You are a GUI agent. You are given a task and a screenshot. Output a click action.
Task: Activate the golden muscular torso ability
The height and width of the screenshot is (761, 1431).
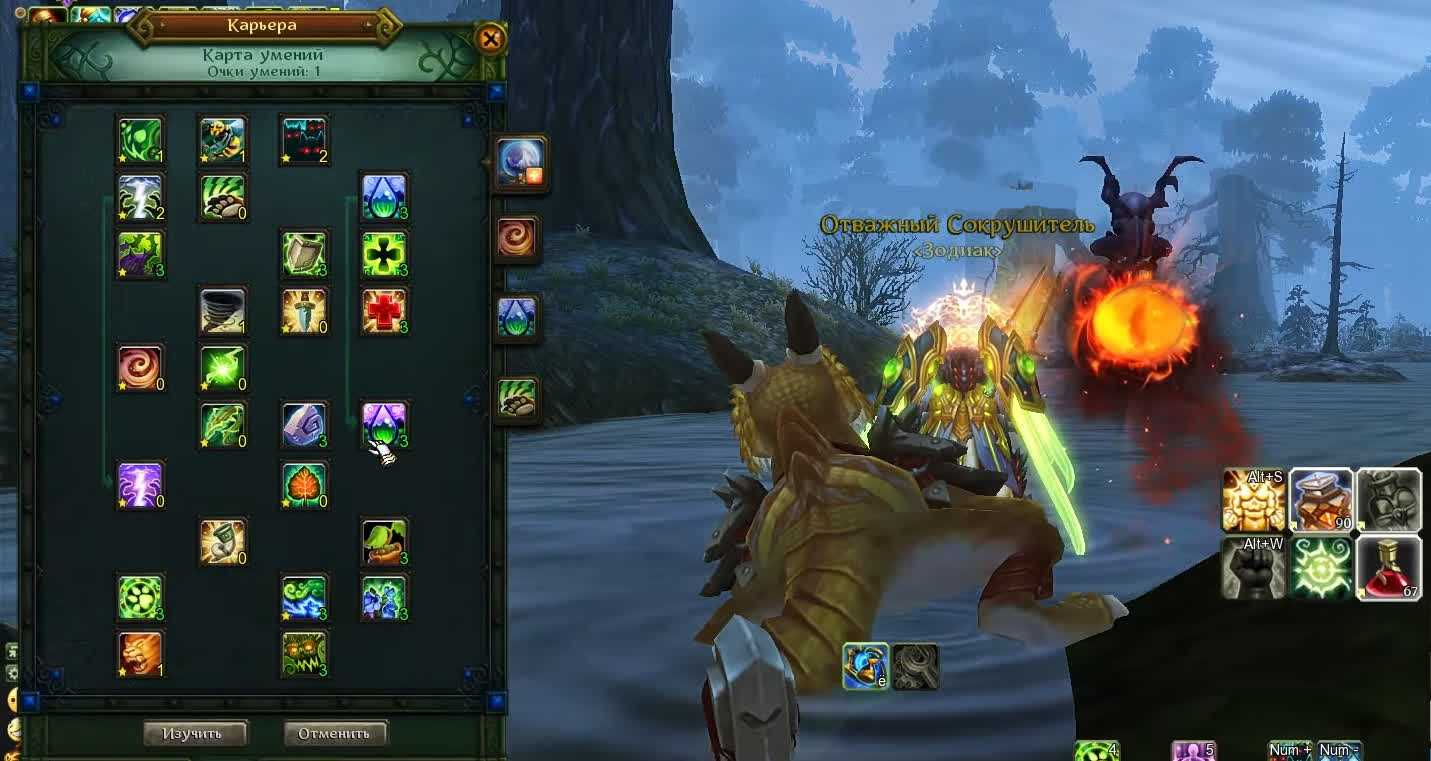(x=1254, y=499)
